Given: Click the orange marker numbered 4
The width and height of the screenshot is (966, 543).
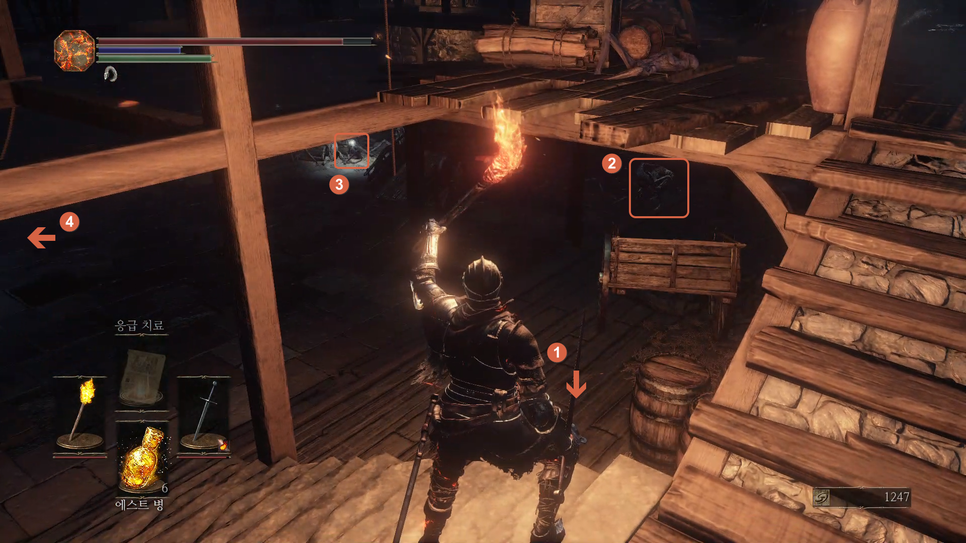Looking at the screenshot, I should click(x=69, y=222).
